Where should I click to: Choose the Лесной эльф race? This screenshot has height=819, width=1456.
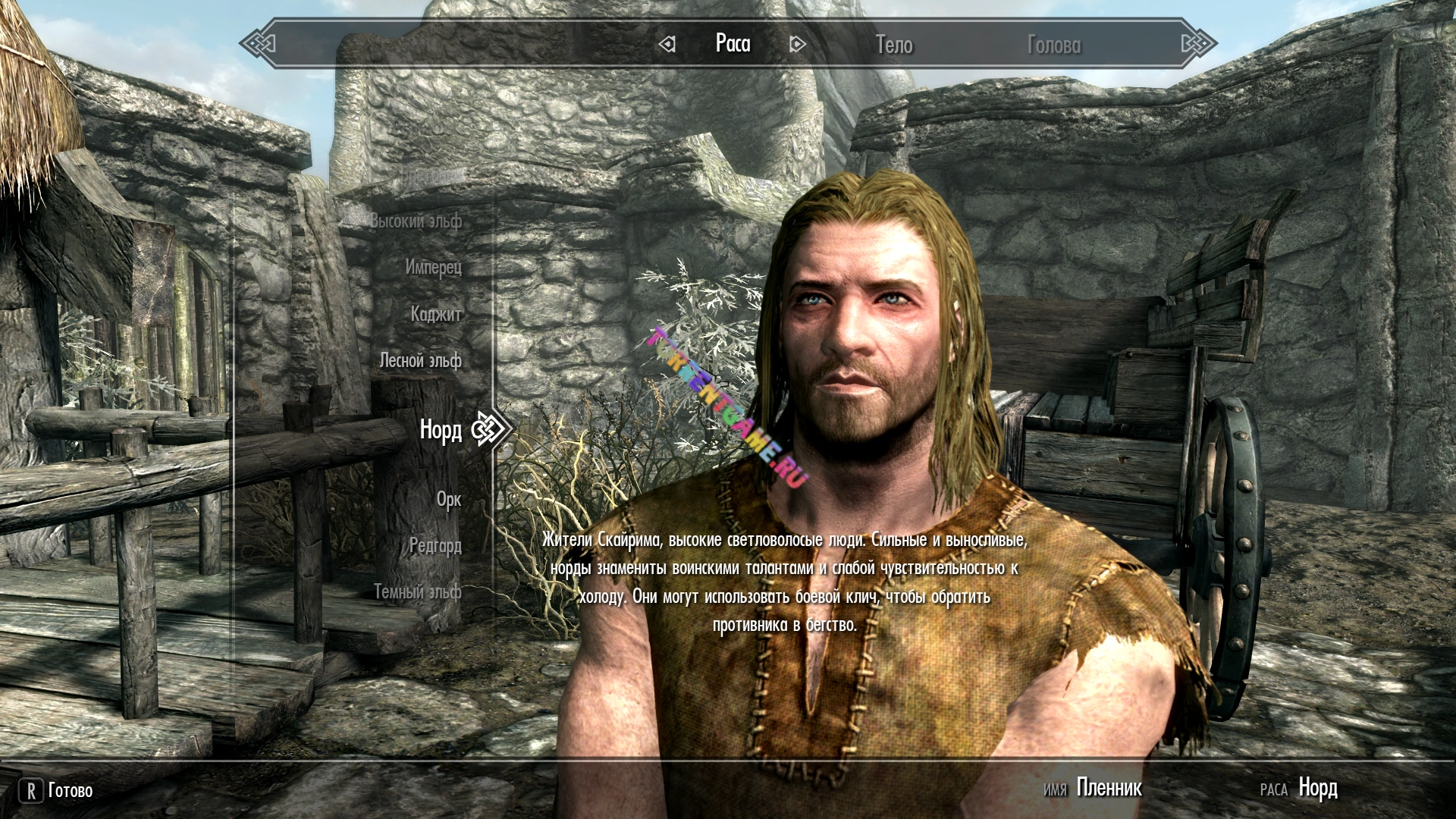click(x=420, y=361)
